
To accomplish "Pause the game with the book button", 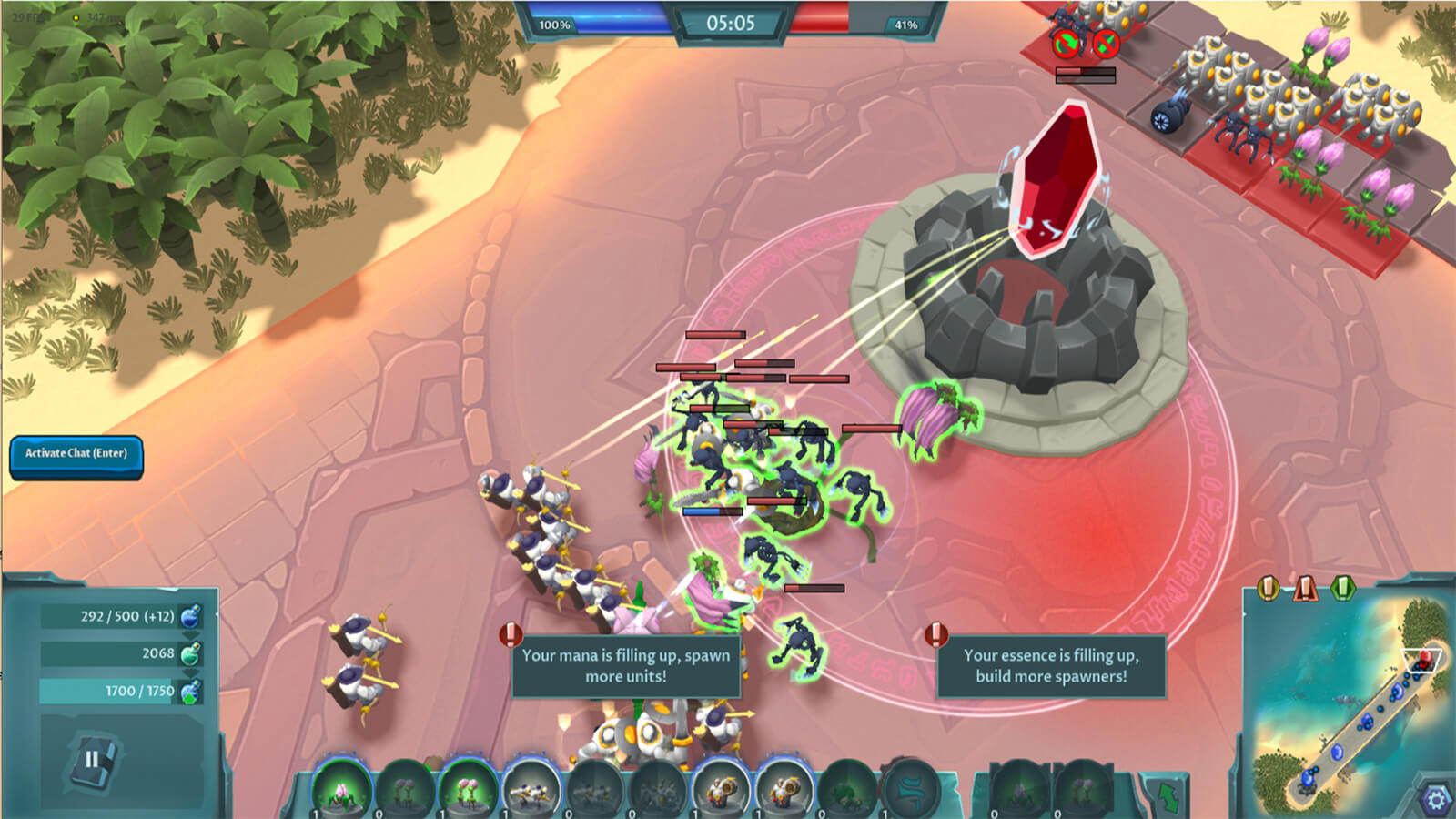I will tap(92, 760).
